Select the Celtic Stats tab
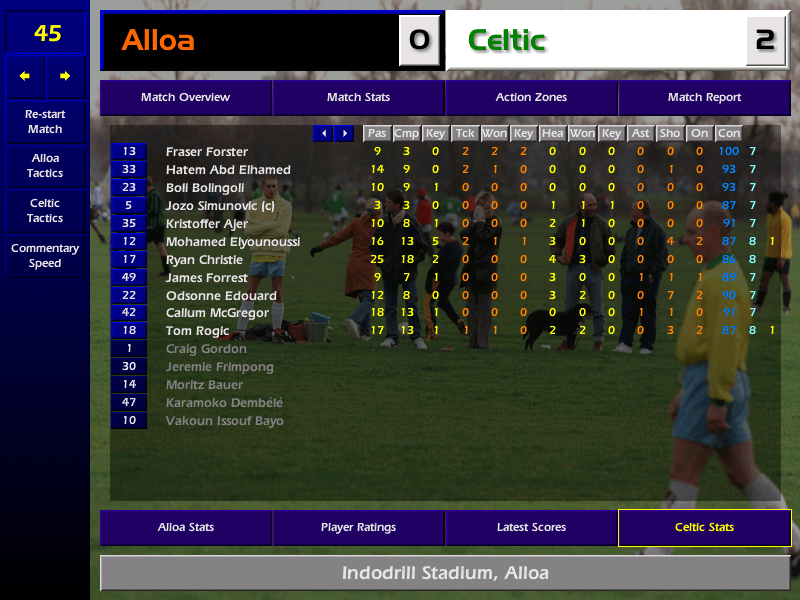Screen dimensions: 800x600 pyautogui.click(x=704, y=527)
